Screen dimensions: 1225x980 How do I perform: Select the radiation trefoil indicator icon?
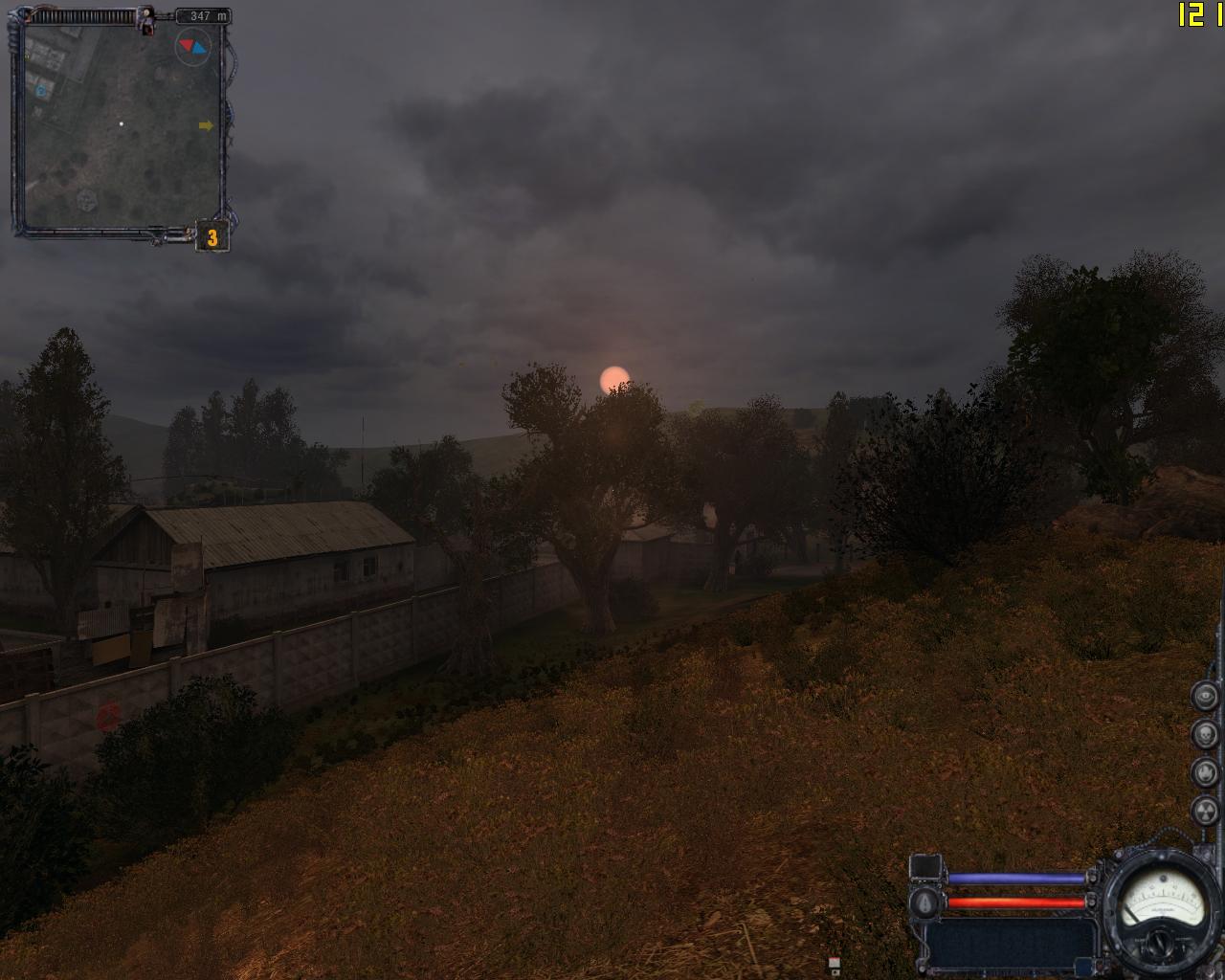[1205, 811]
